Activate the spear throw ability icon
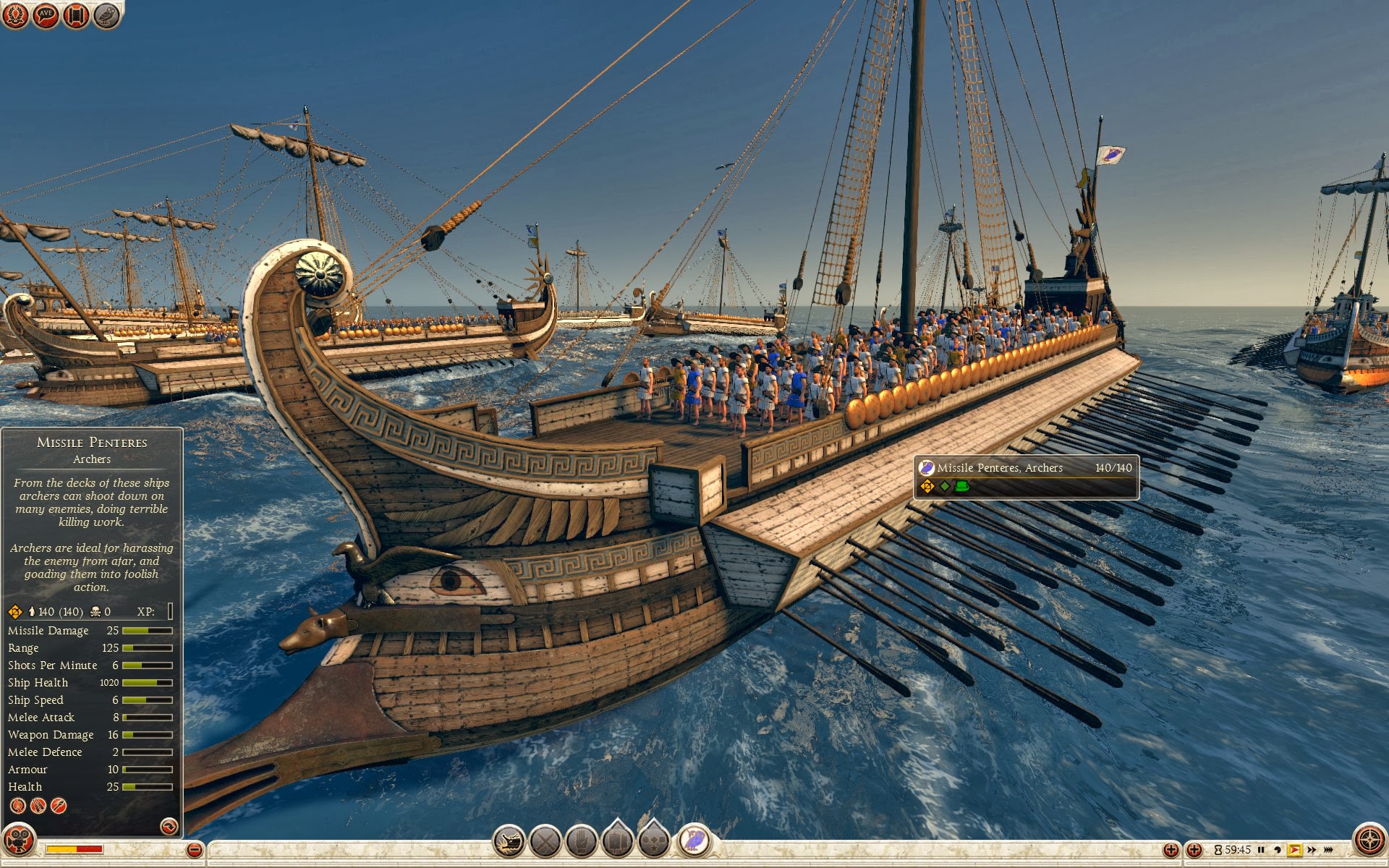 click(x=59, y=805)
